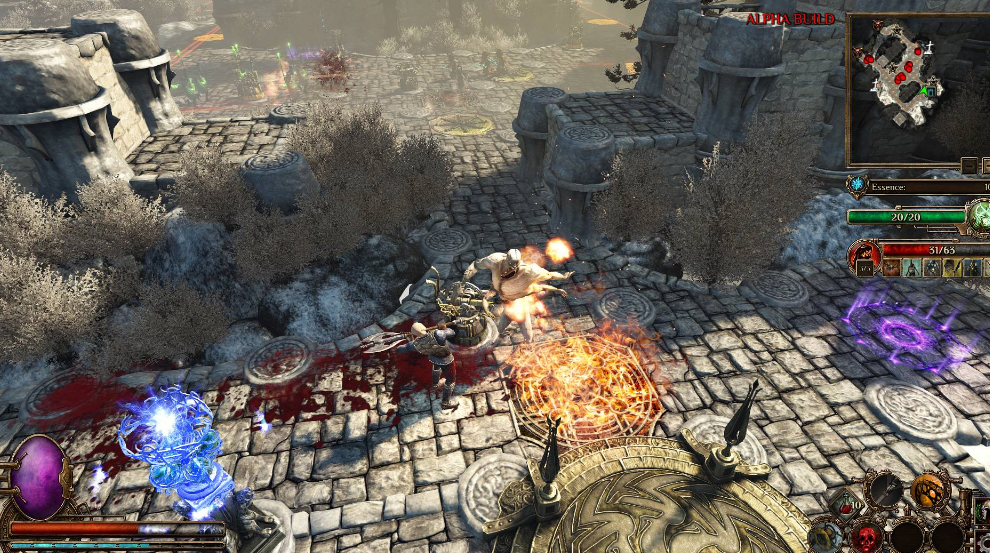
Task: Click the minimap's minus zoom button
Action: click(x=969, y=165)
